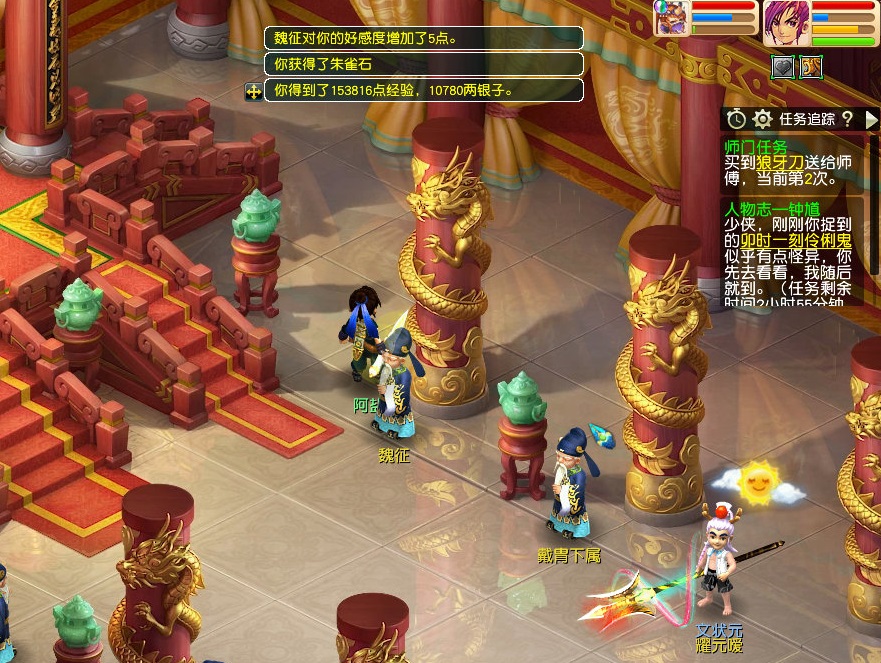Show quest tracker help question mark
Viewport: 881px width, 663px height.
pos(846,119)
